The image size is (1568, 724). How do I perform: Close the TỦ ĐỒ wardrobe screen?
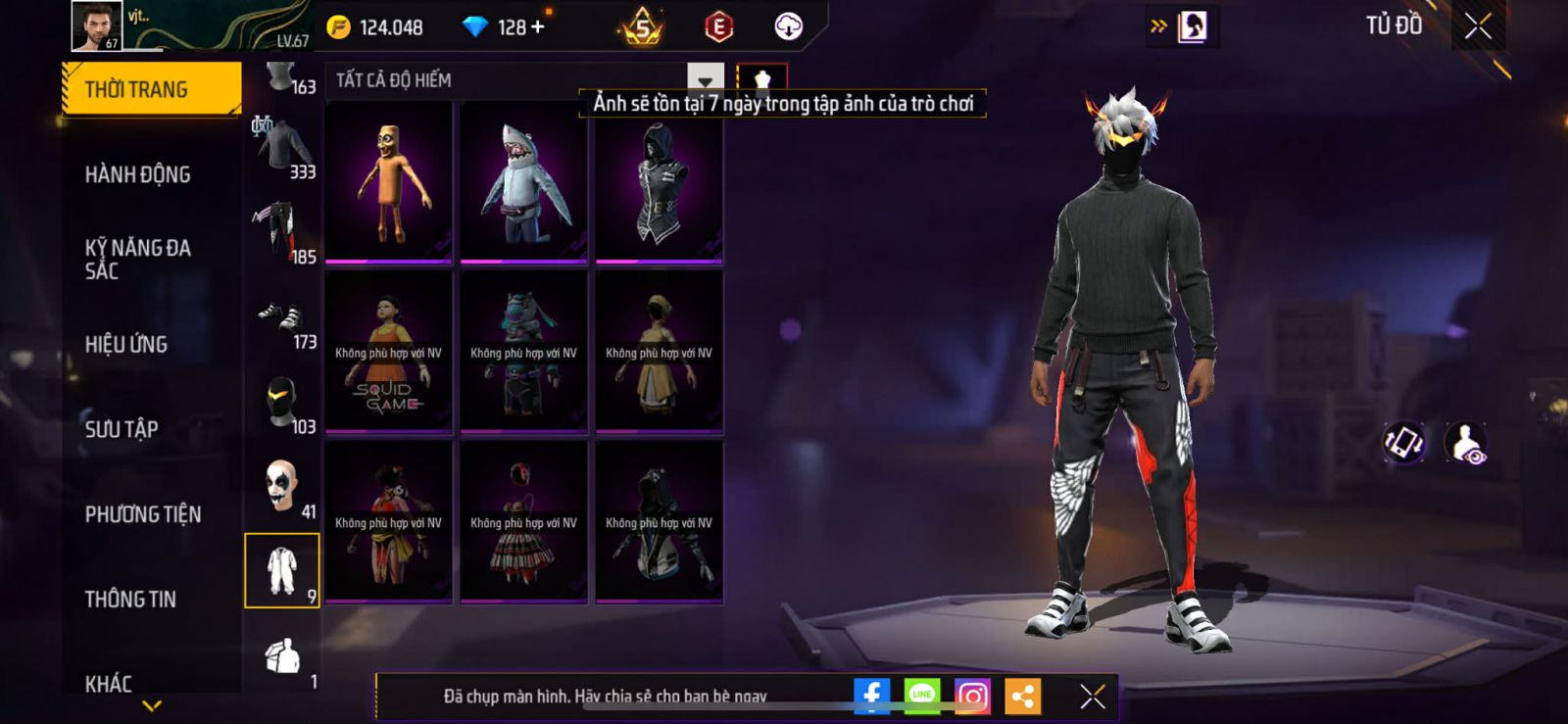pos(1478,26)
